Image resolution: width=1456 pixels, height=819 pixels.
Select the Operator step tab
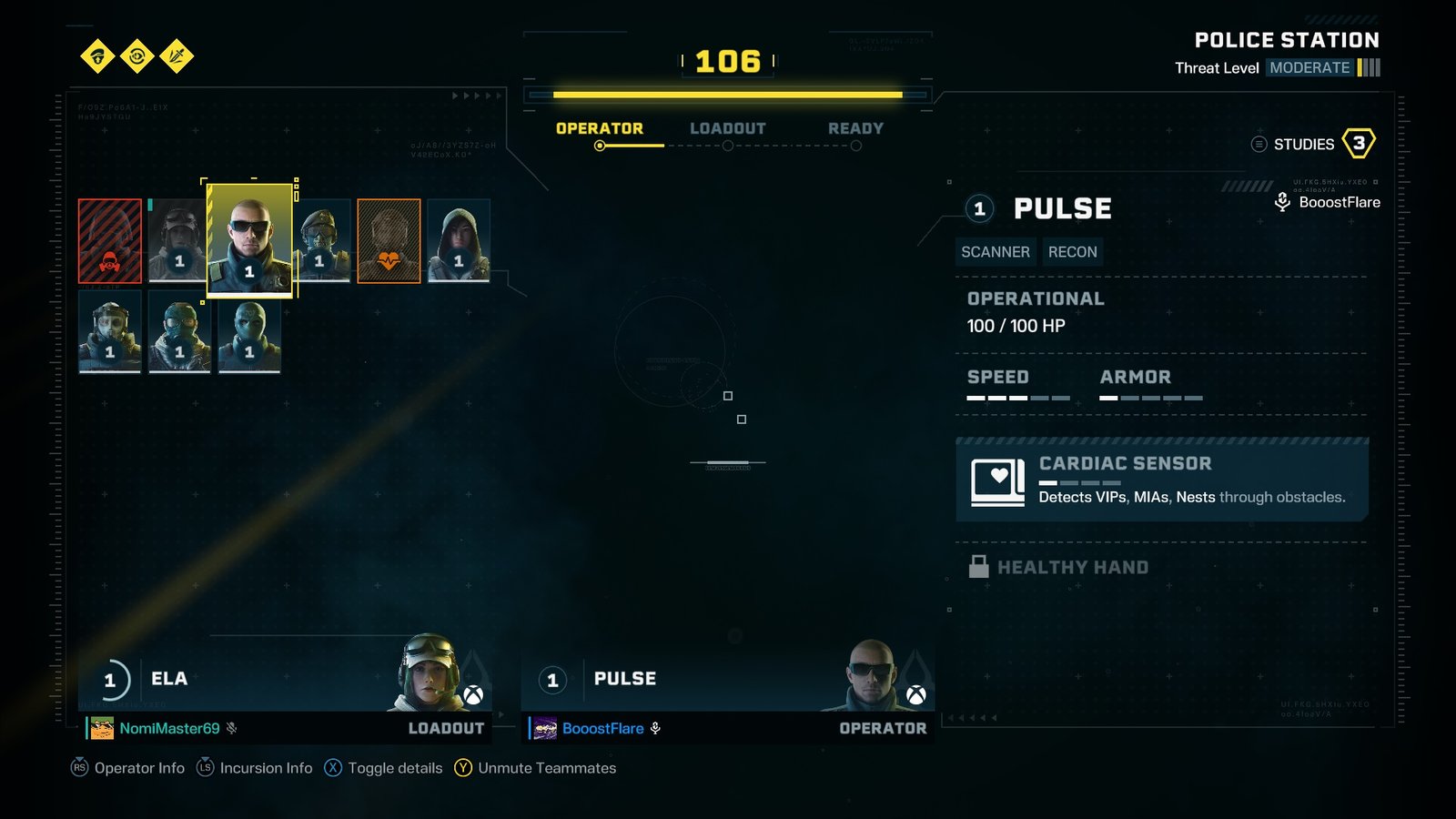click(x=600, y=129)
